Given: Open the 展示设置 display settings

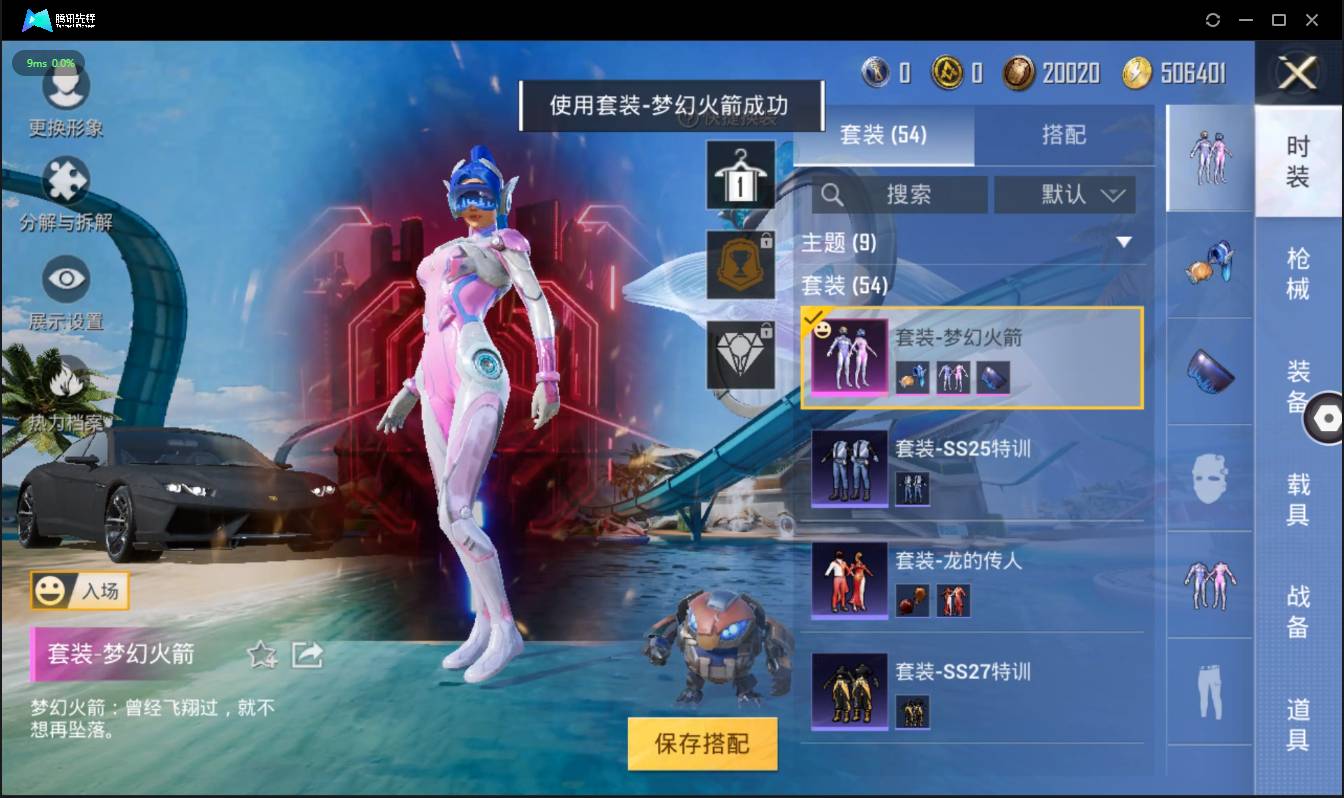Looking at the screenshot, I should point(66,280).
